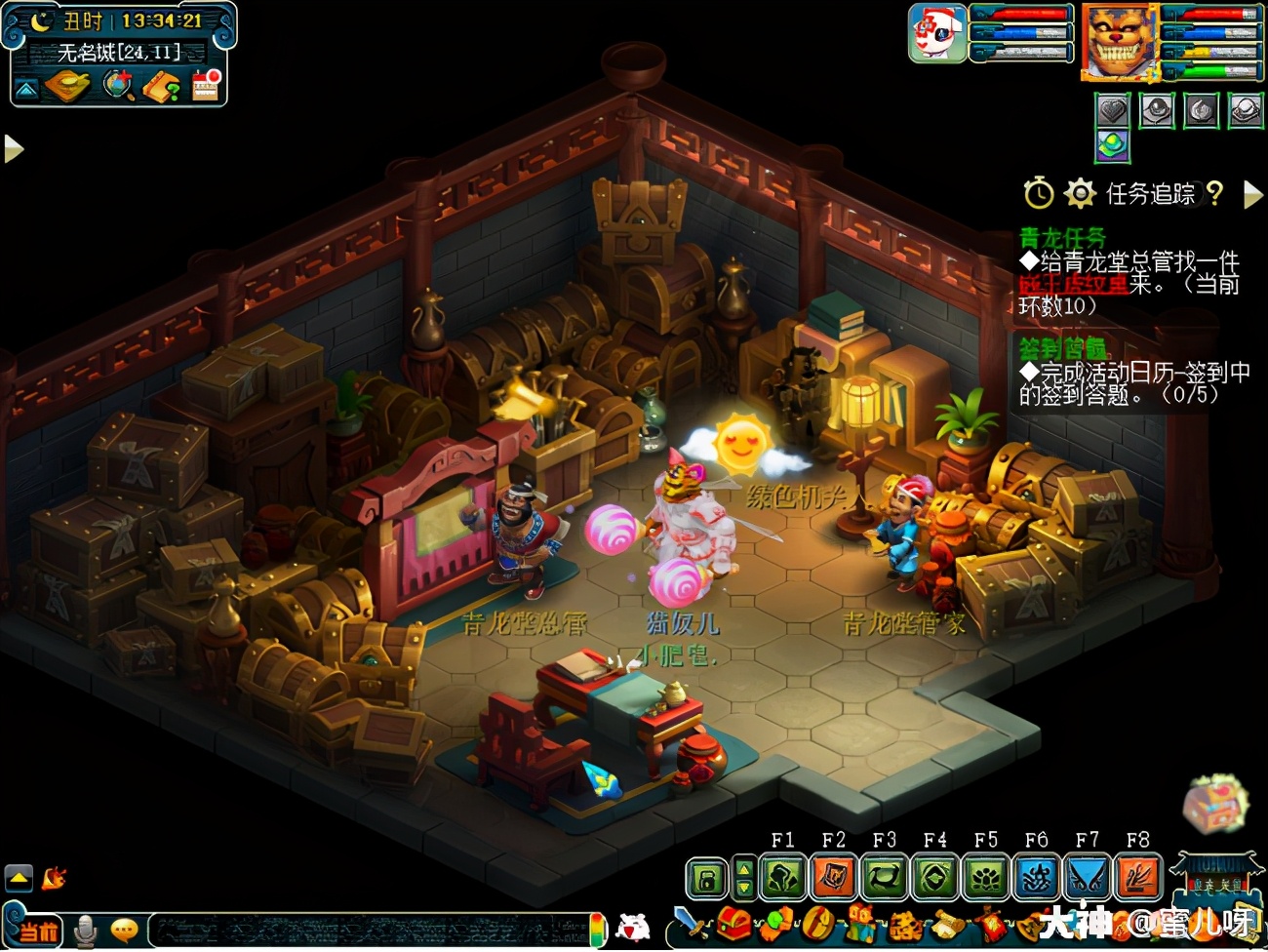Viewport: 1268px width, 952px height.
Task: Select the grey heart buff icon
Action: (1113, 110)
